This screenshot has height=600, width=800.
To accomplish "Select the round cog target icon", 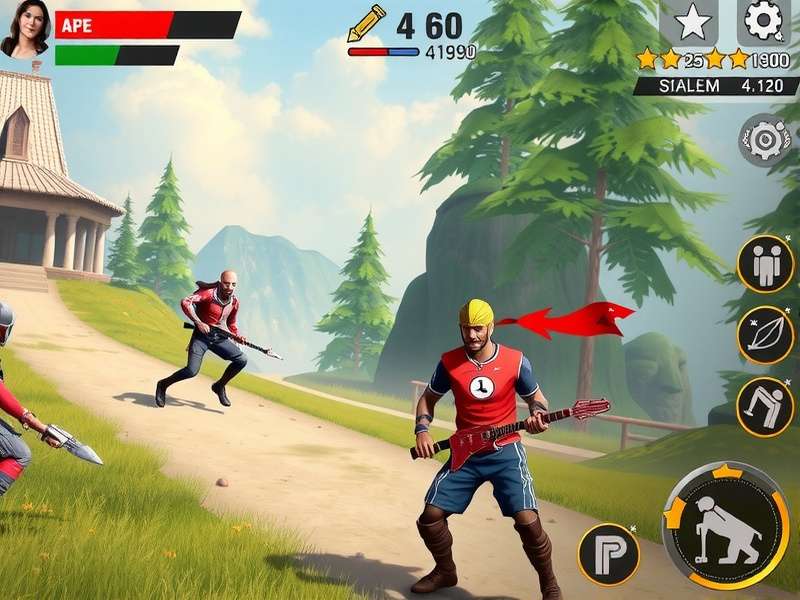I will tap(766, 139).
